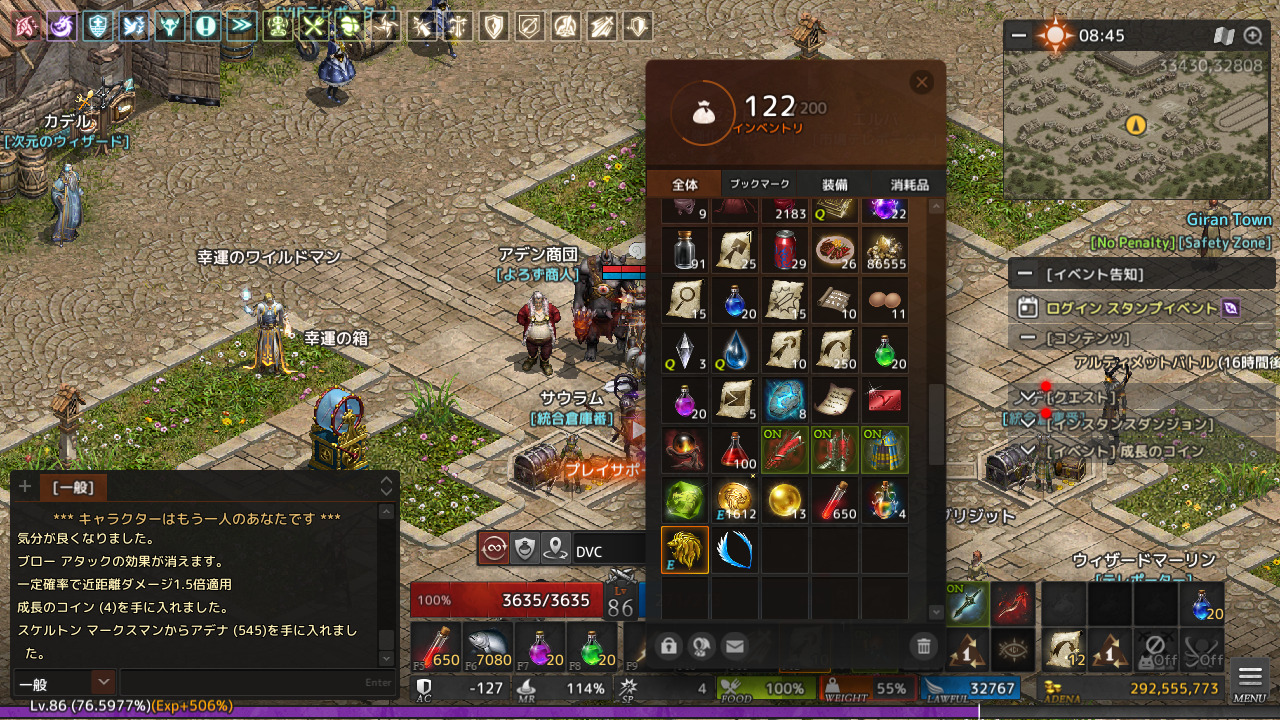This screenshot has width=1280, height=720.
Task: Zoom the minimap with magnifier button
Action: [x=1252, y=36]
